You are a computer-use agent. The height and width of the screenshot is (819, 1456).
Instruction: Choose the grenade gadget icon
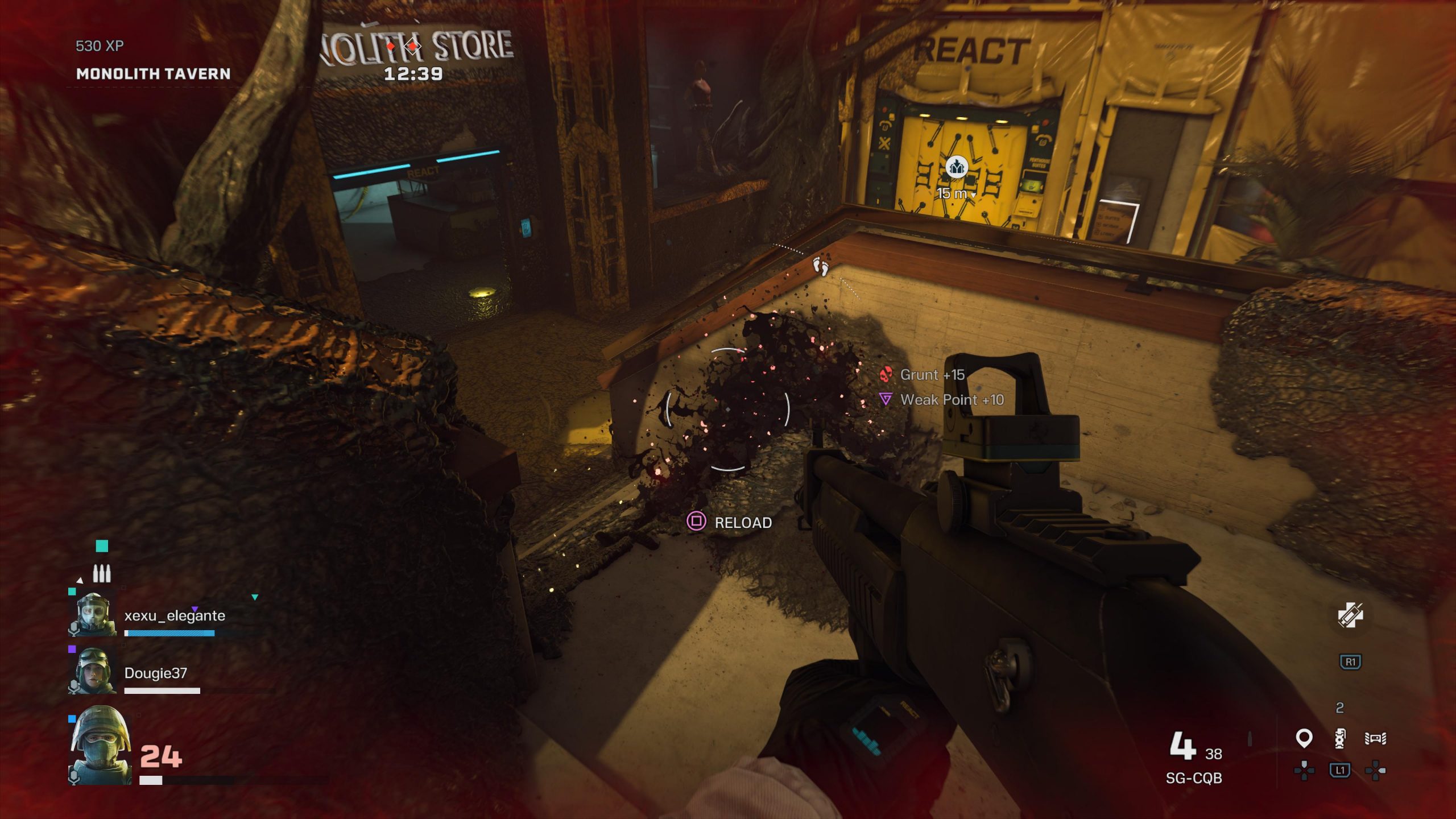[1340, 738]
